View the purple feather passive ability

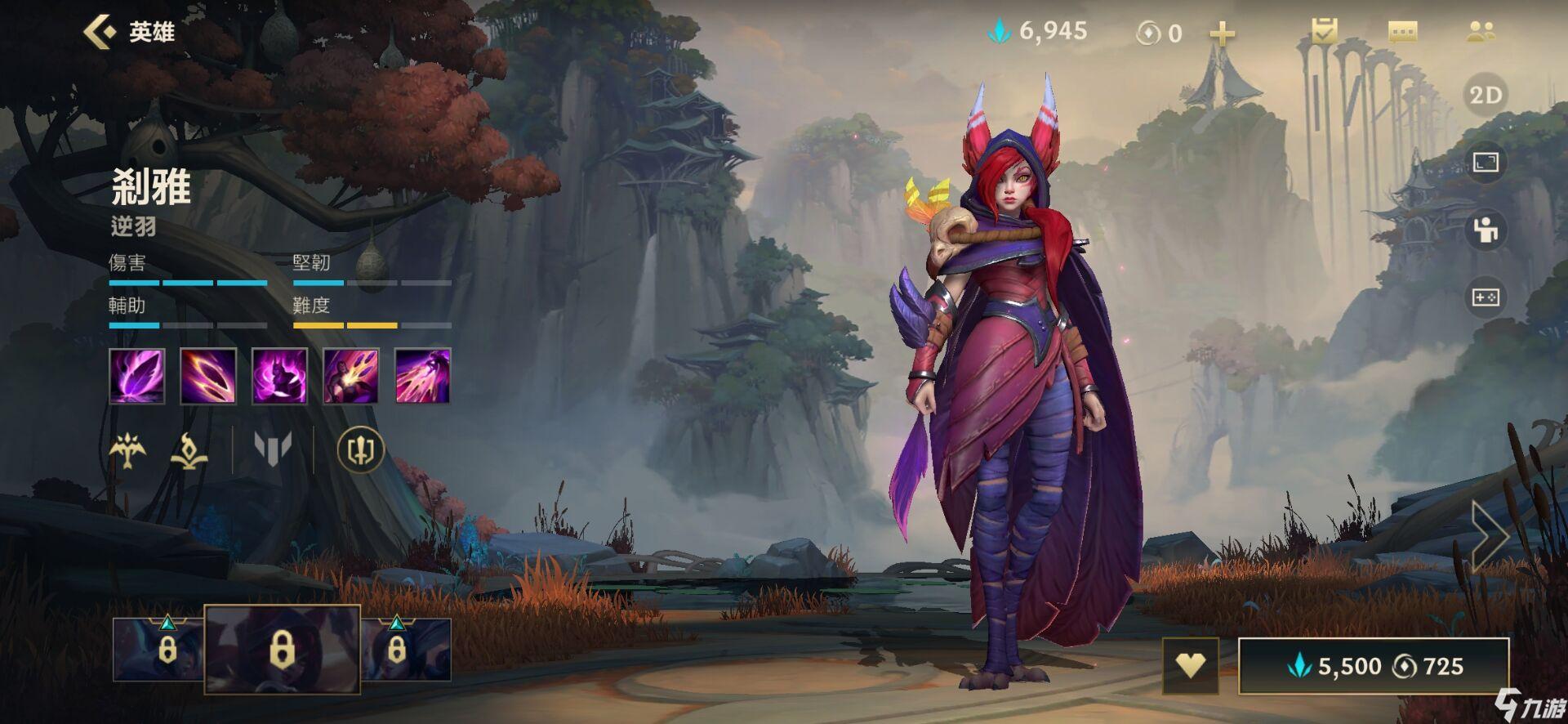137,376
